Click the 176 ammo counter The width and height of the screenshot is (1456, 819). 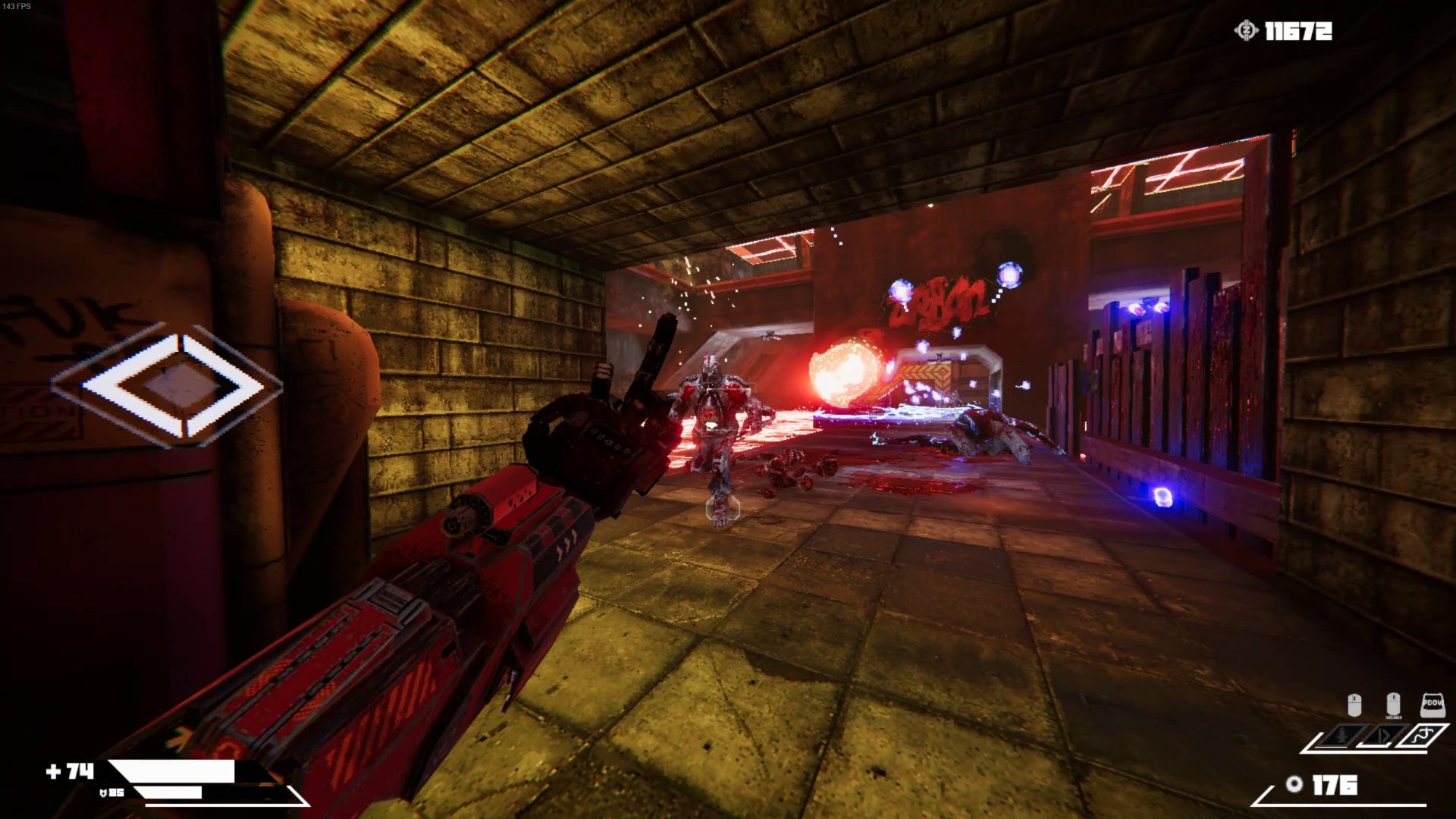point(1335,785)
